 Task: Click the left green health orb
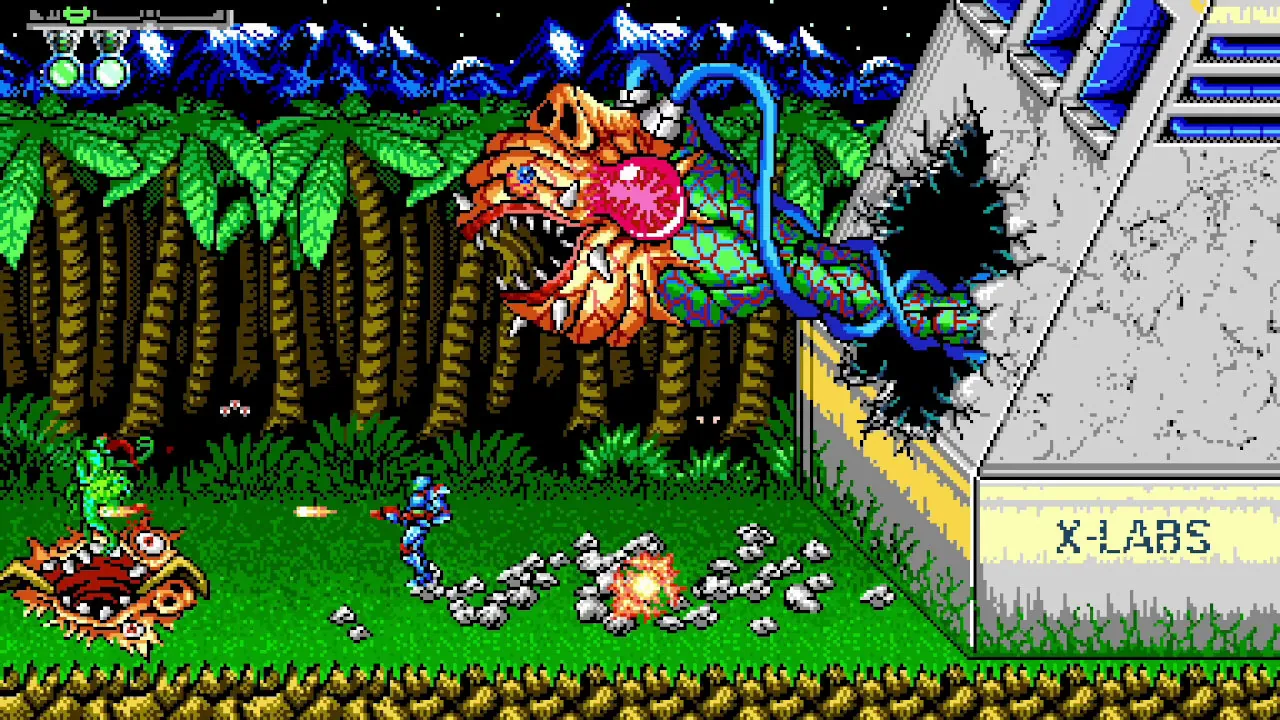point(63,72)
